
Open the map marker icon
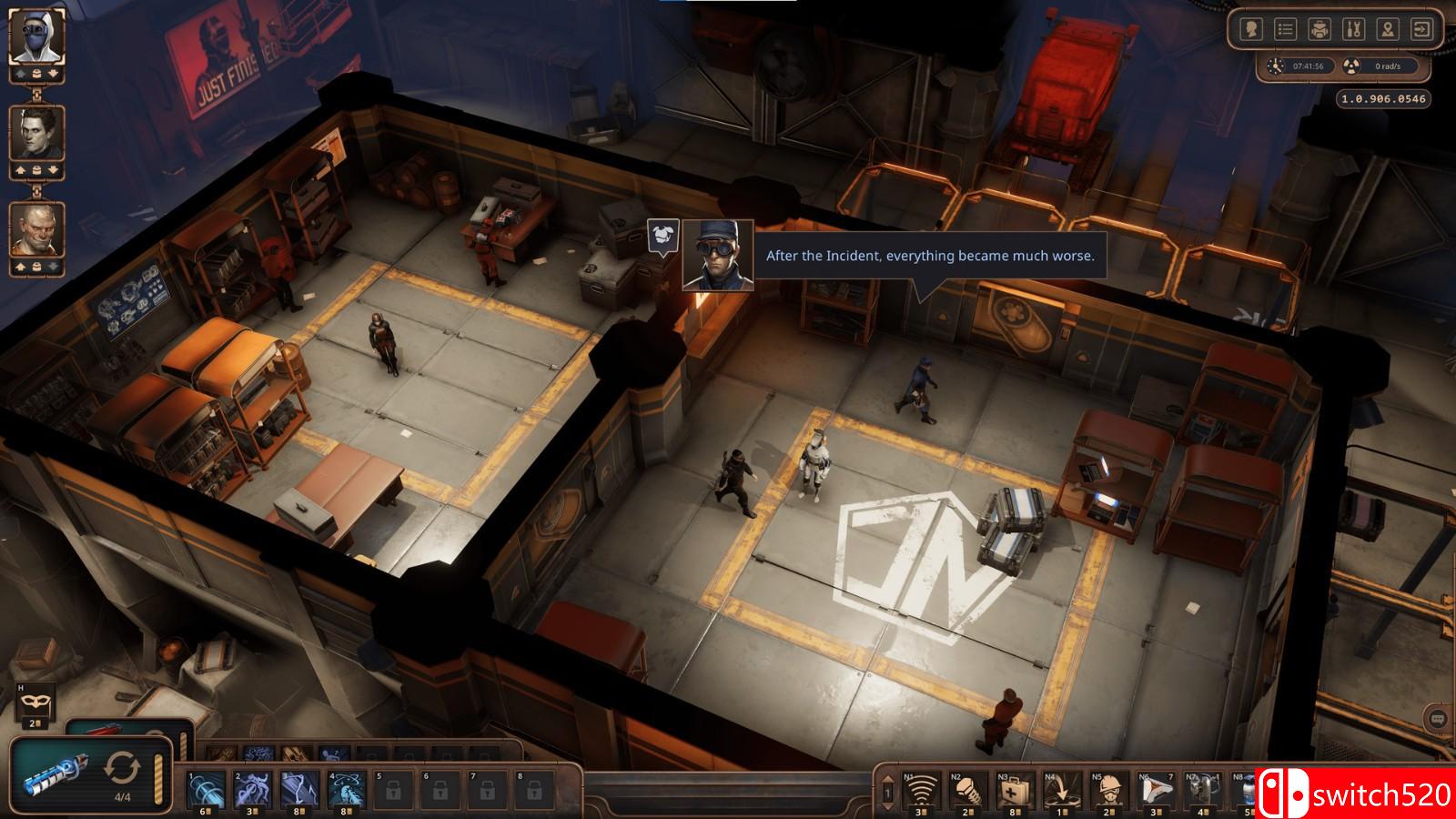coord(1387,30)
